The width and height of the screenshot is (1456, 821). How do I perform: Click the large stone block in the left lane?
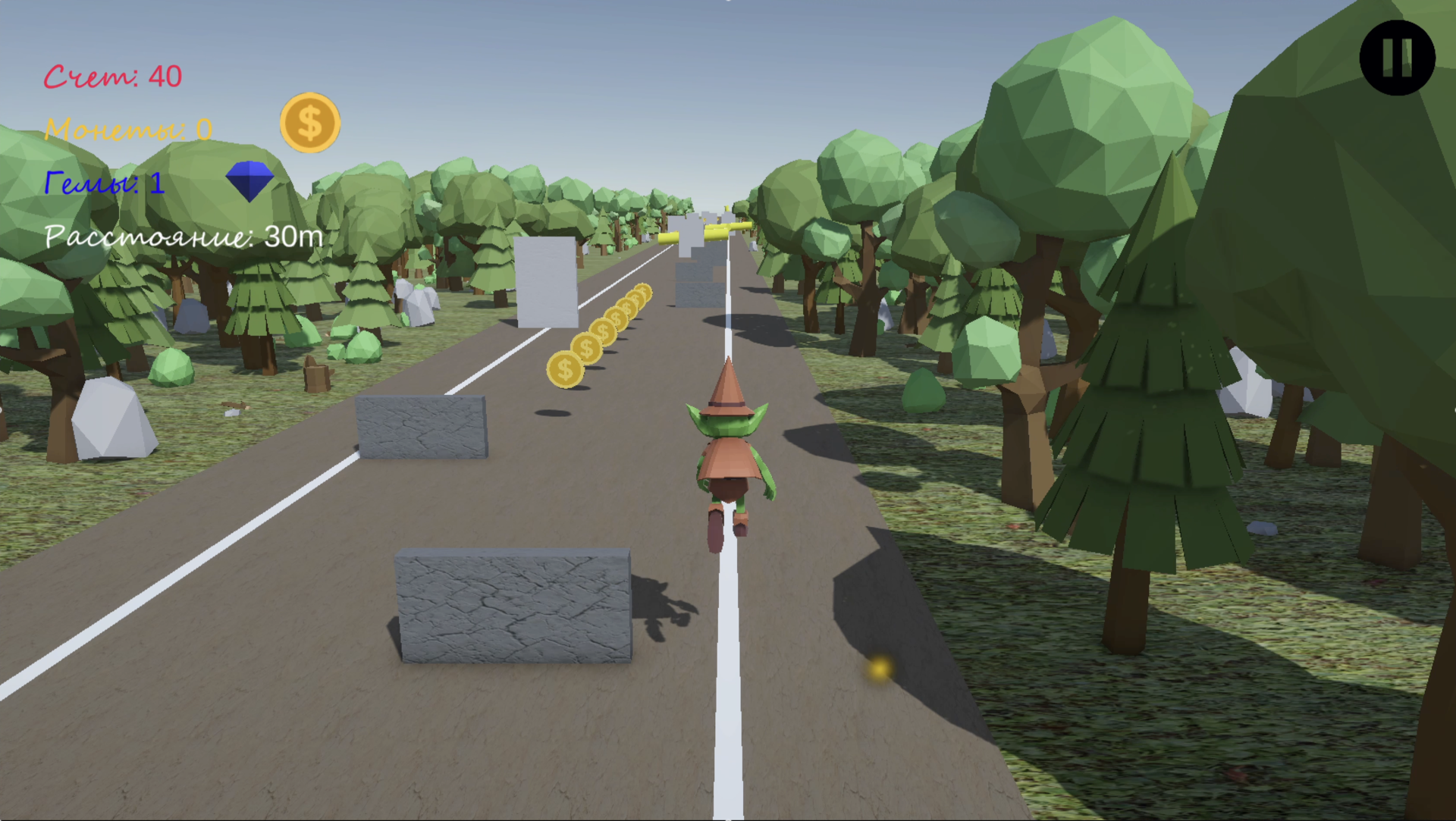point(513,606)
